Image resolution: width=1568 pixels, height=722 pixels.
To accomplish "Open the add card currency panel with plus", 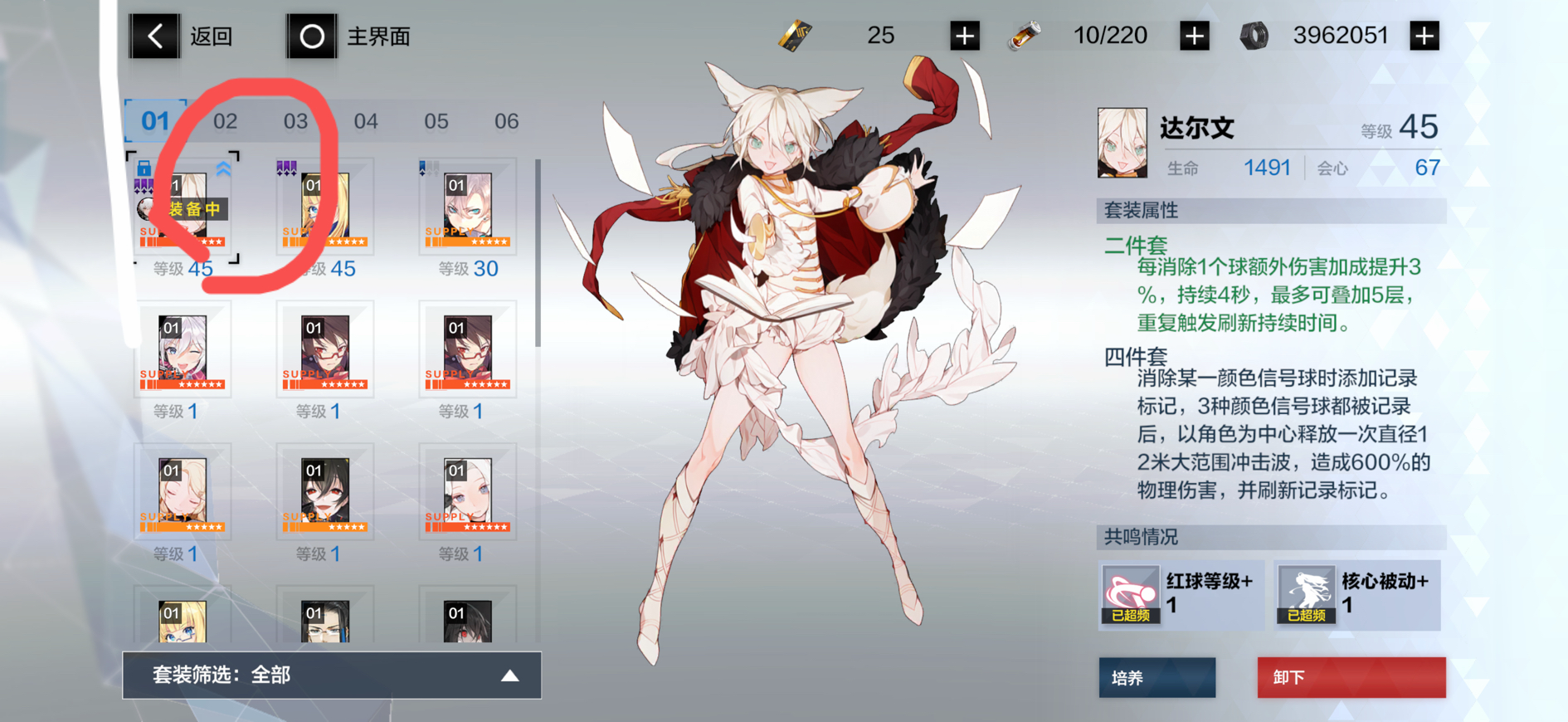I will 964,35.
